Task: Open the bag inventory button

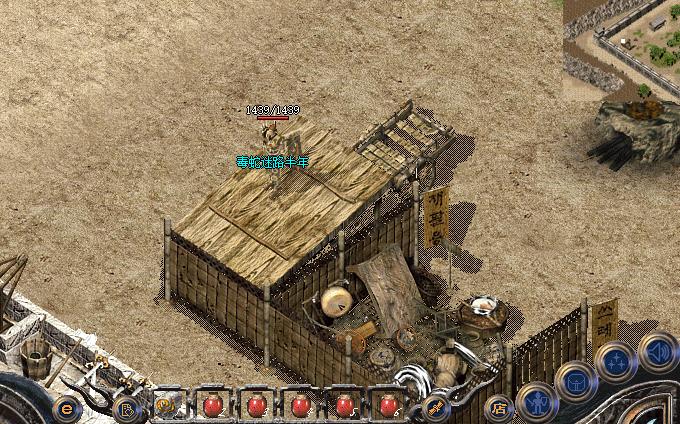Action: (576, 380)
